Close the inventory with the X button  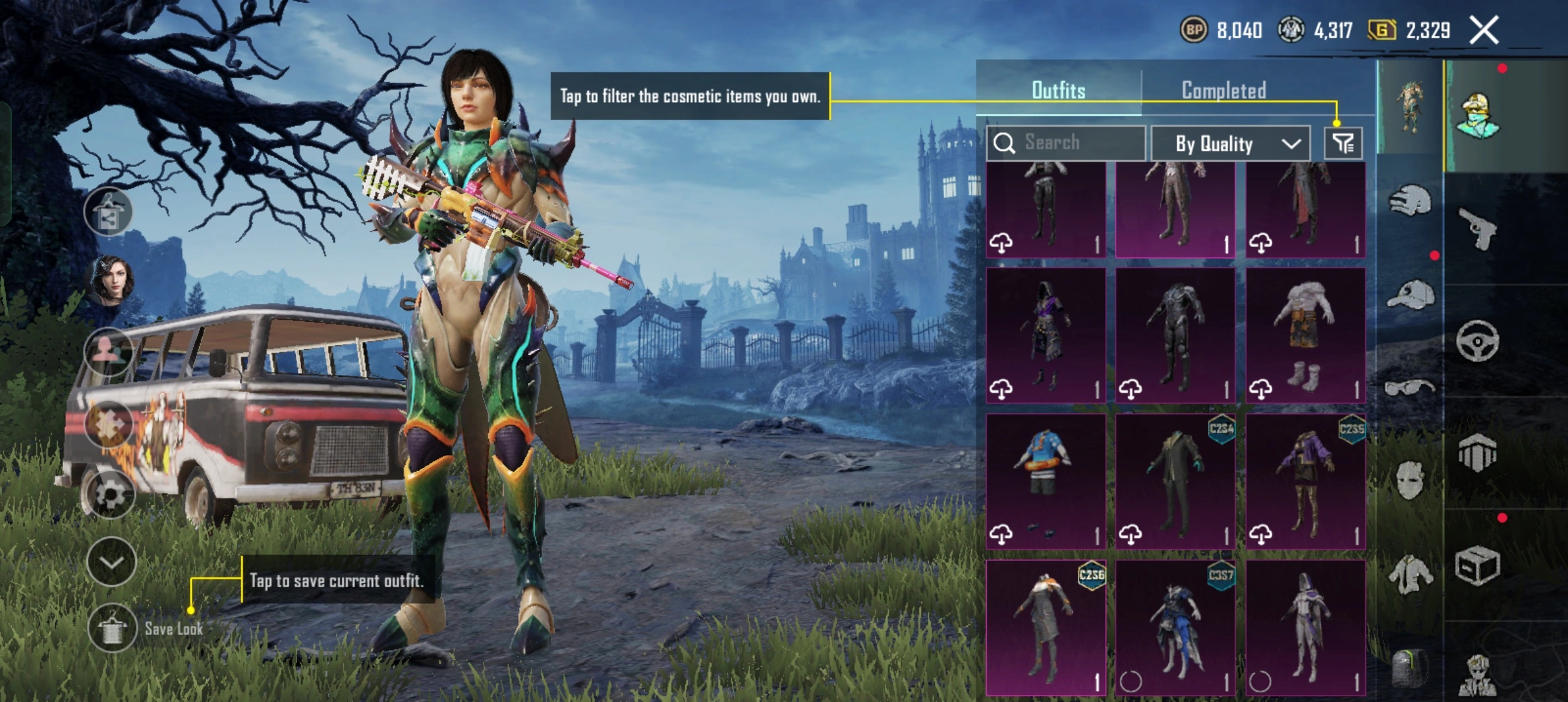[x=1484, y=31]
